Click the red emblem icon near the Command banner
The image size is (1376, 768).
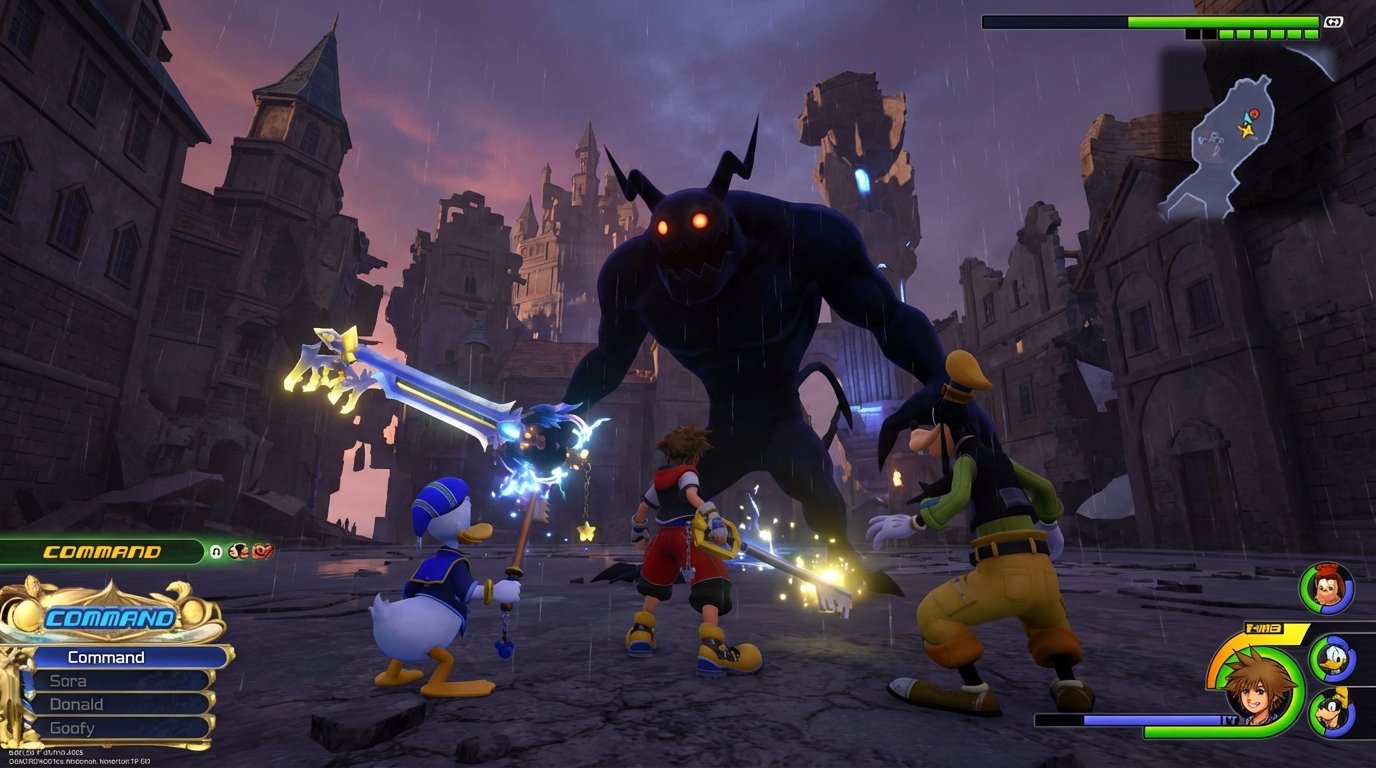pos(263,550)
